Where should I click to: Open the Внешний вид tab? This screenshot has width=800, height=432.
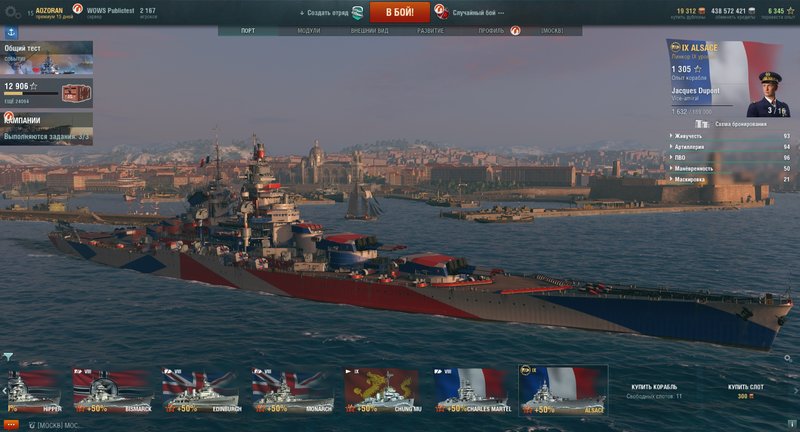pos(369,31)
